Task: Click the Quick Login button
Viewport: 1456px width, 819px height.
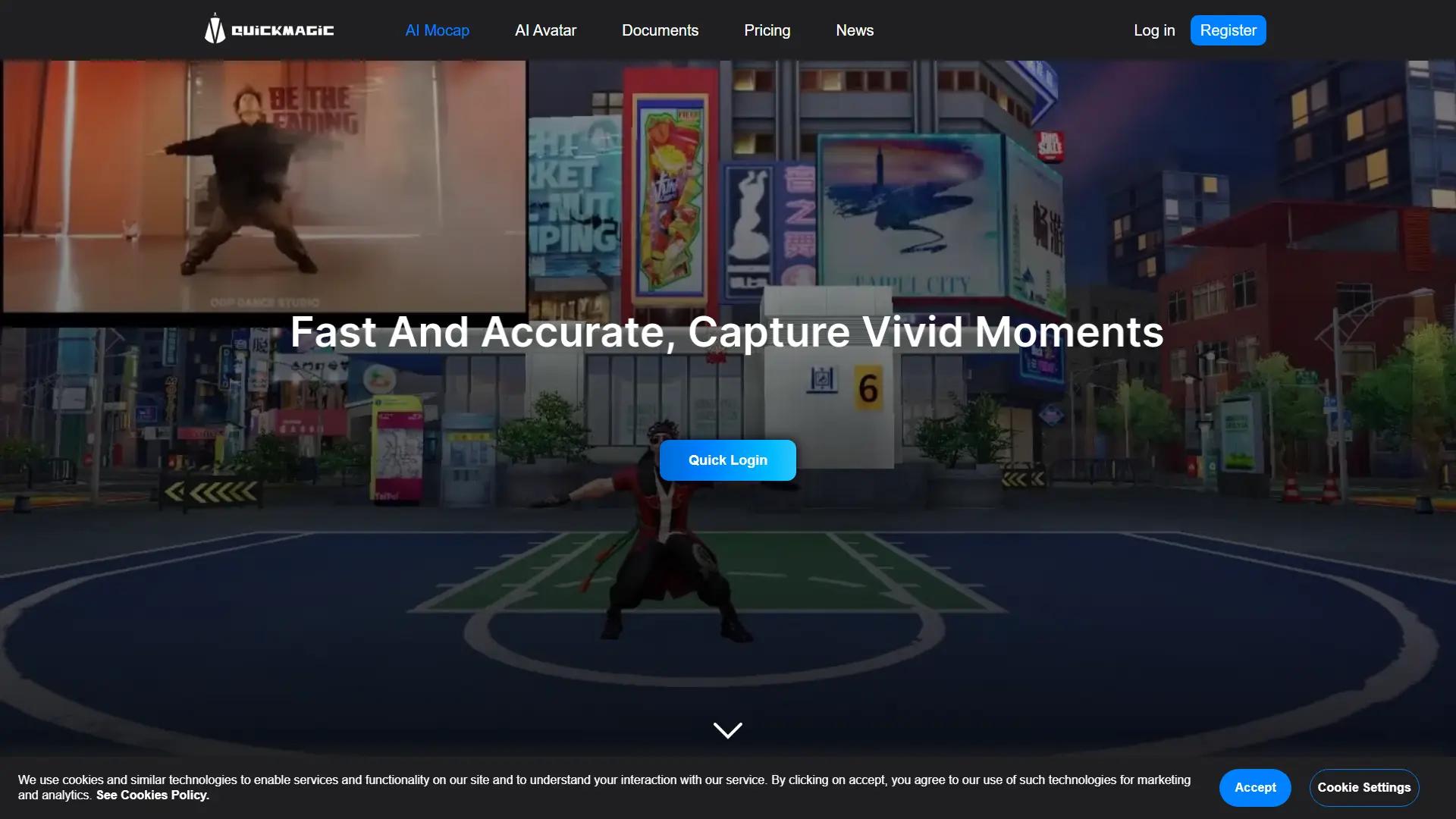Action: coord(727,460)
